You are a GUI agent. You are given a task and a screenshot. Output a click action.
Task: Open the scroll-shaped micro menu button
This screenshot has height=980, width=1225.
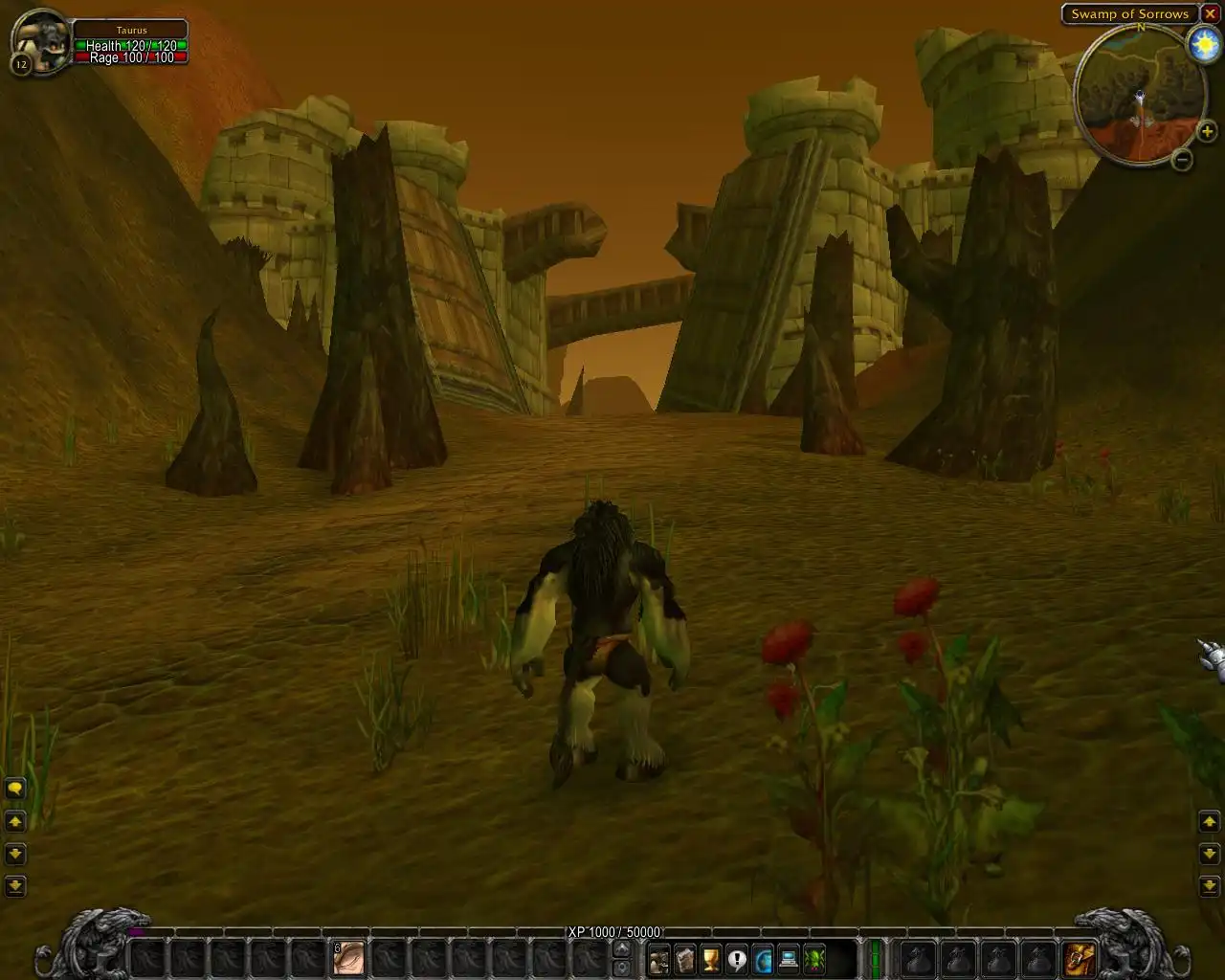(684, 958)
